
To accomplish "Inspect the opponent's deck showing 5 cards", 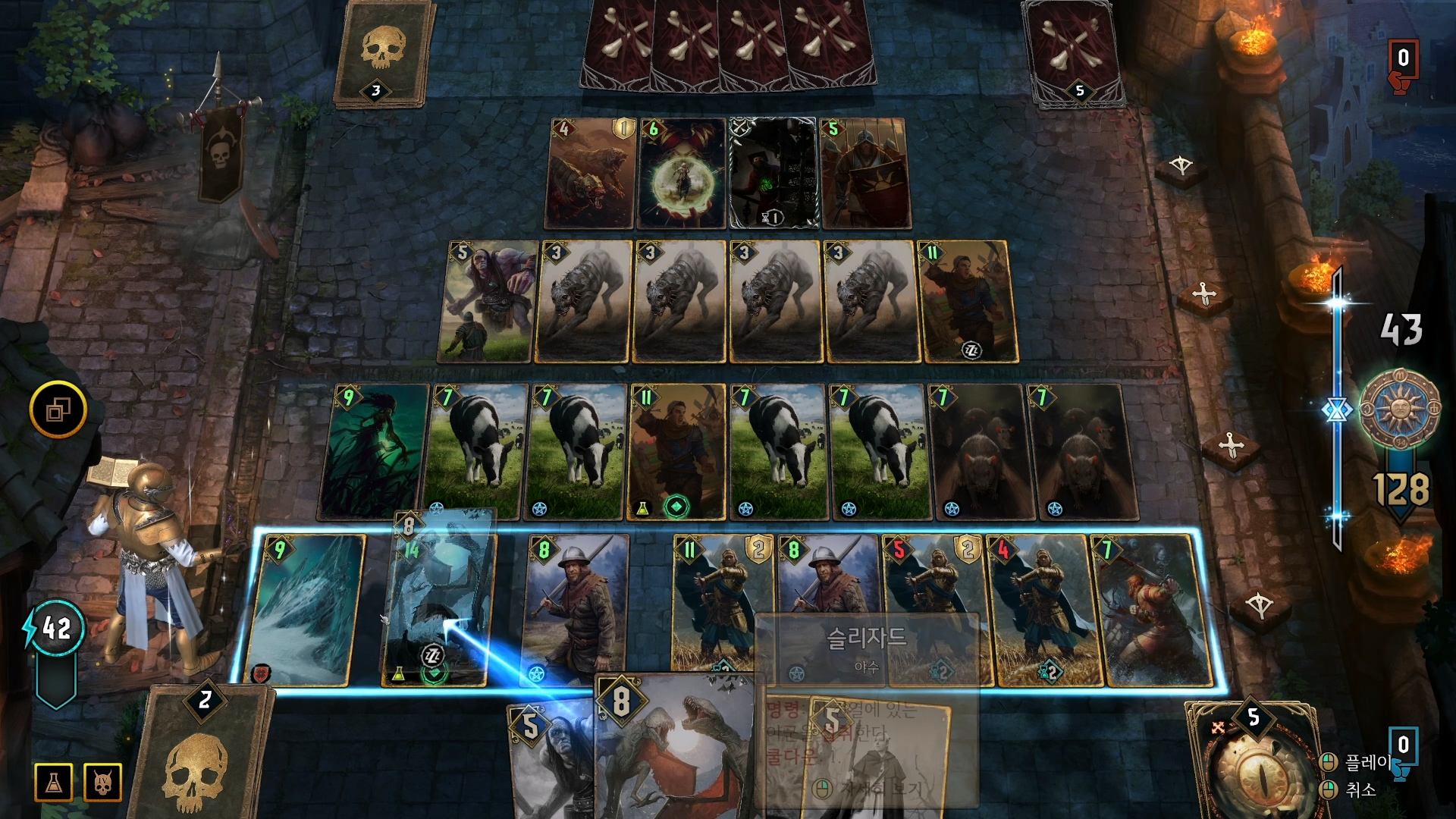I will (1073, 53).
